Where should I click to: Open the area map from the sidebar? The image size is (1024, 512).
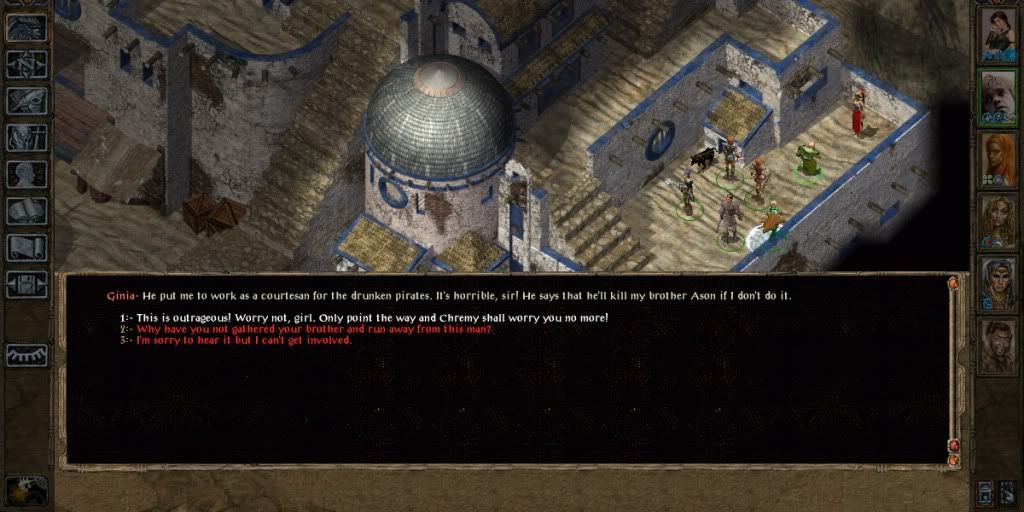point(27,64)
